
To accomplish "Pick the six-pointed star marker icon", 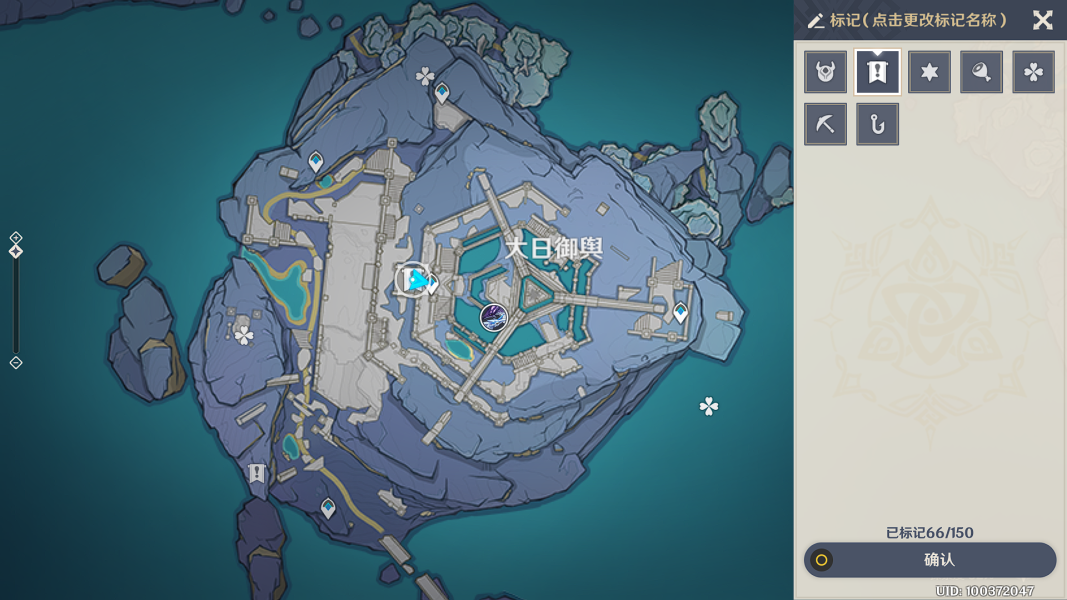I will point(930,72).
